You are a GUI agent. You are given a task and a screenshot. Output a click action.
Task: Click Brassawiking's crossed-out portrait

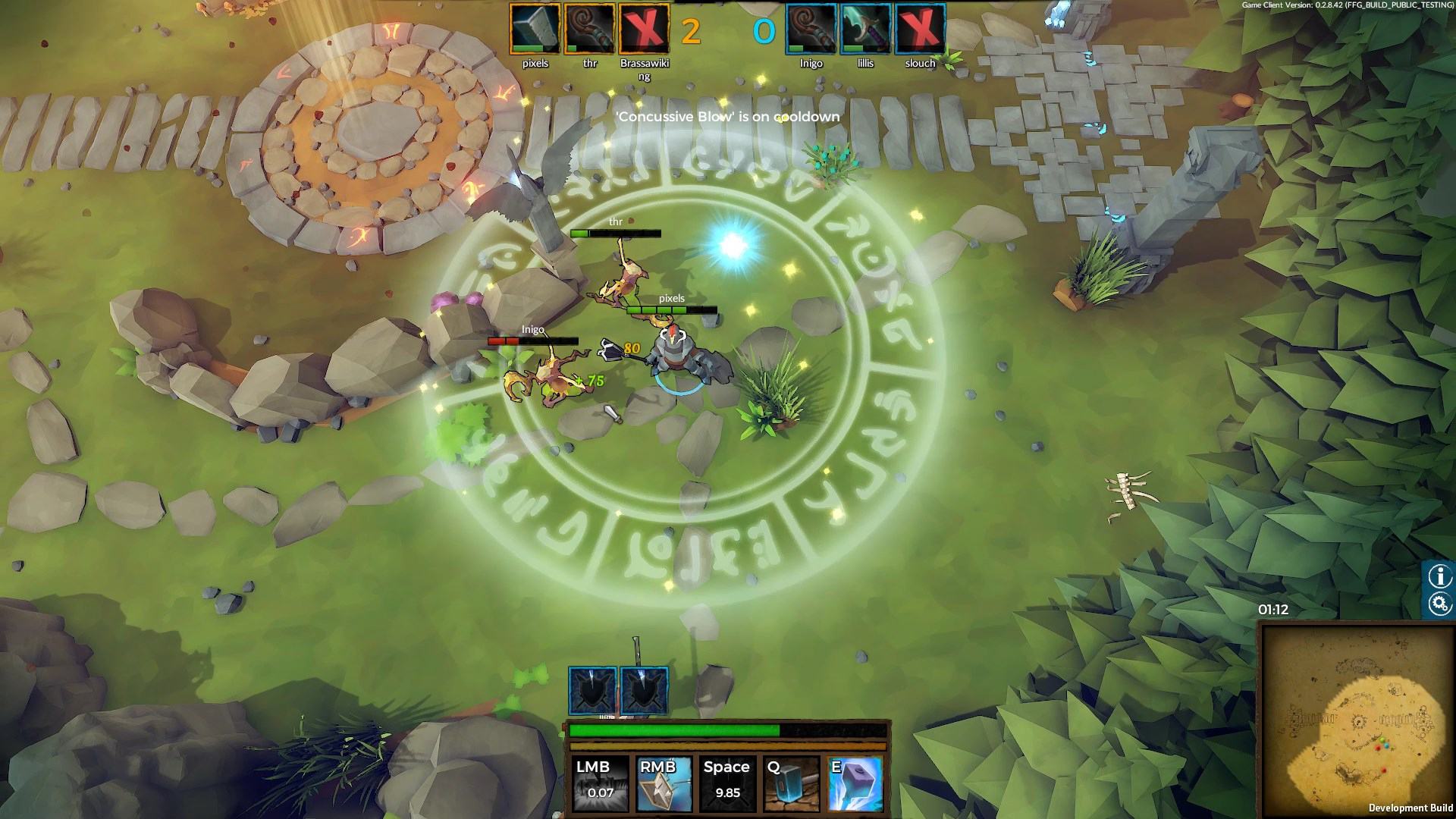(644, 29)
